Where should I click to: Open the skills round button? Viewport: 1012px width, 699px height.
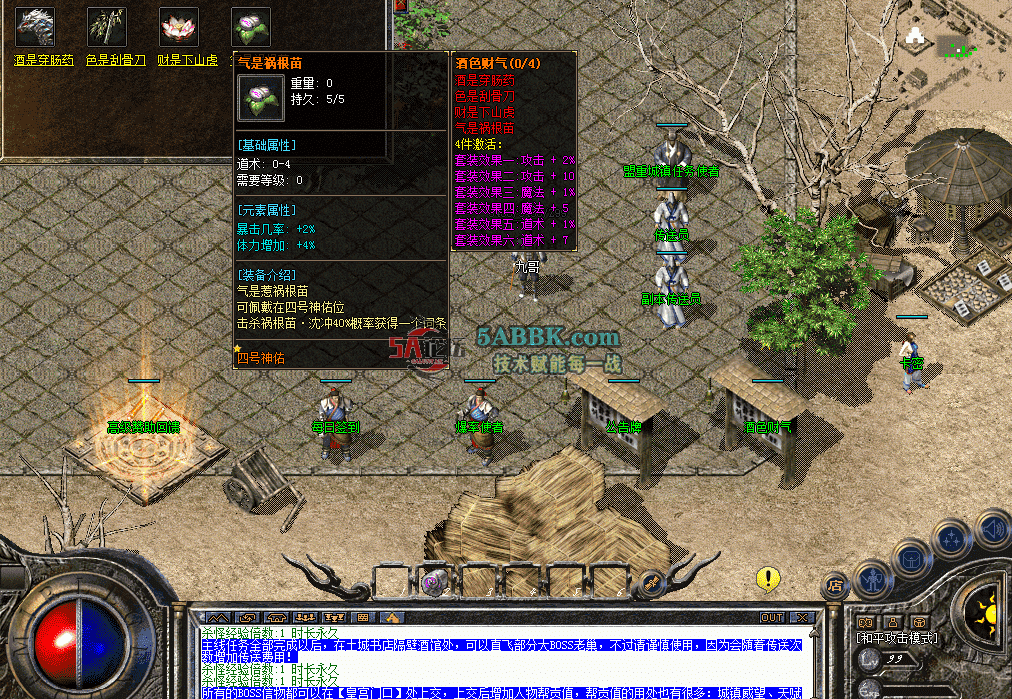[951, 541]
